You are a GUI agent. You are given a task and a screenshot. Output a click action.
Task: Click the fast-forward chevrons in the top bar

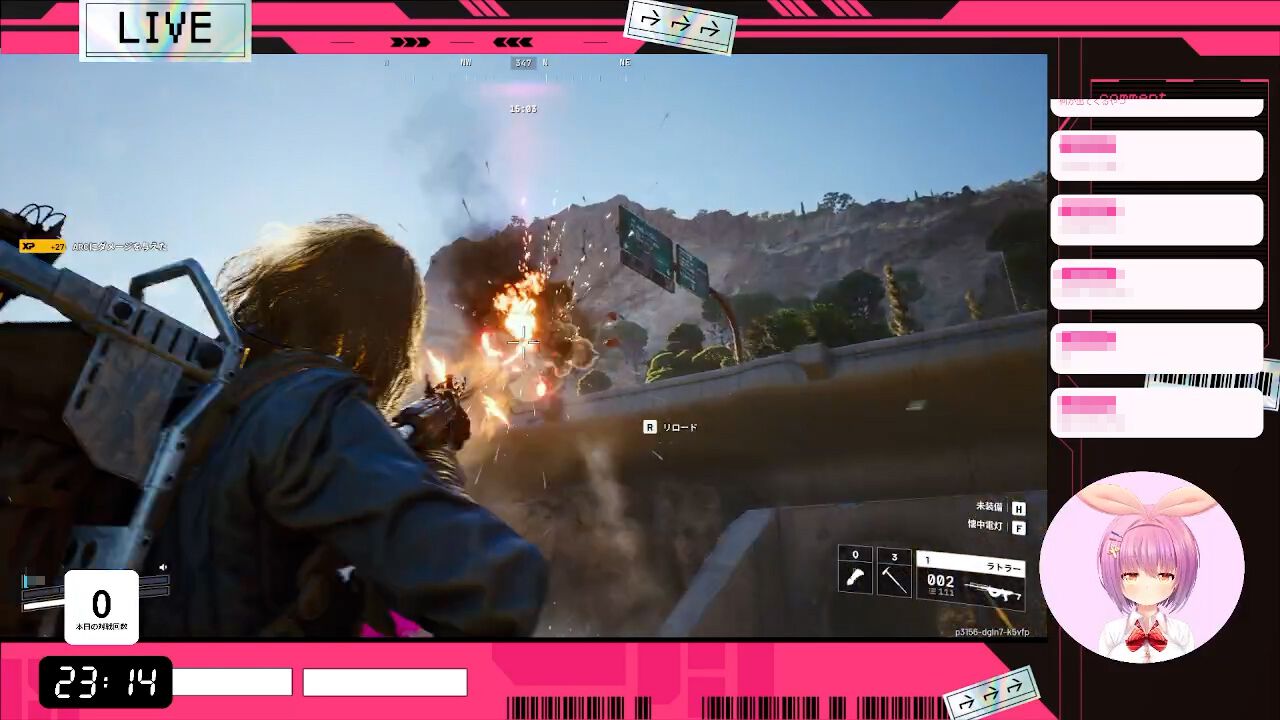pyautogui.click(x=408, y=41)
